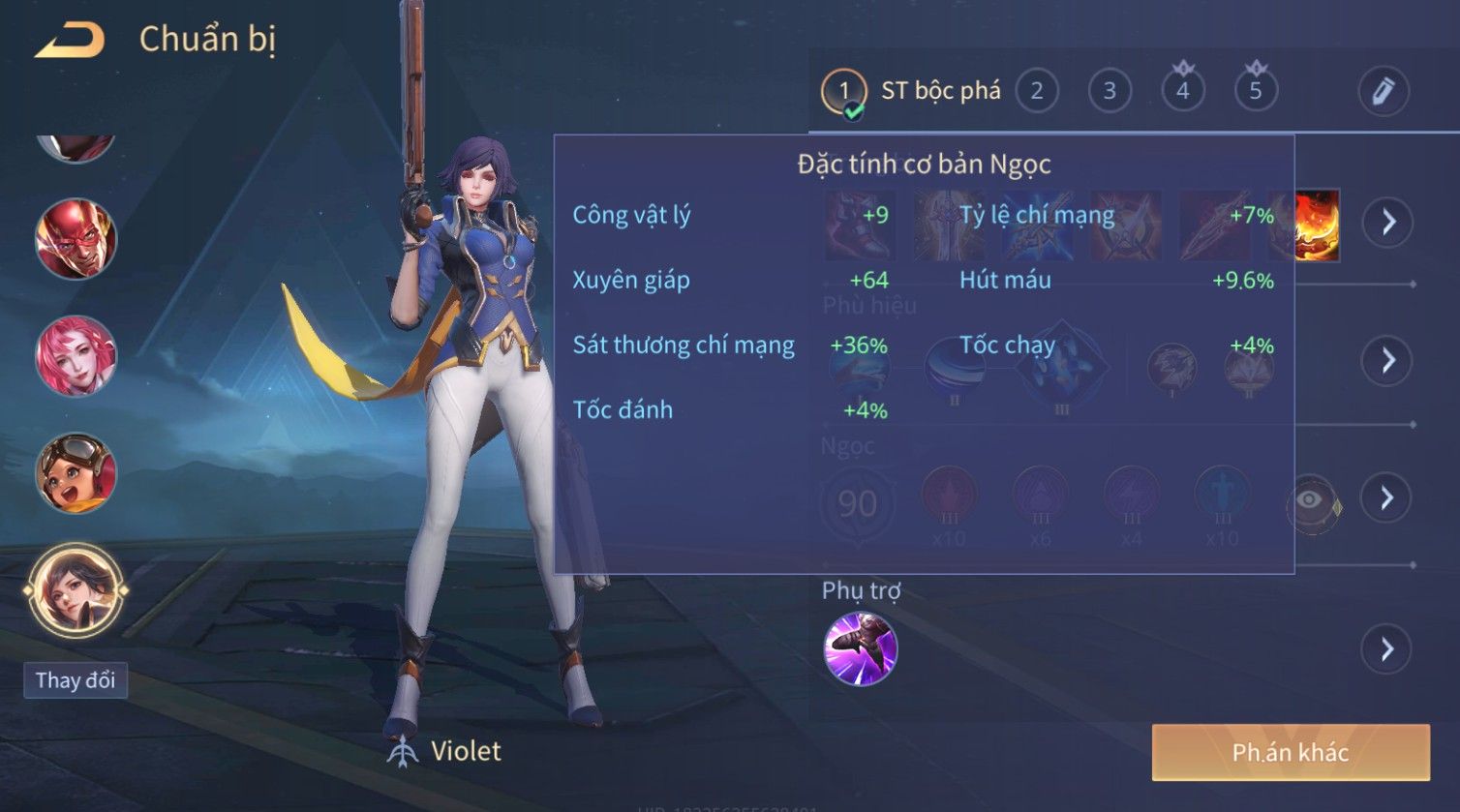
Task: Toggle the arcana stats eye icon
Action: (1310, 500)
